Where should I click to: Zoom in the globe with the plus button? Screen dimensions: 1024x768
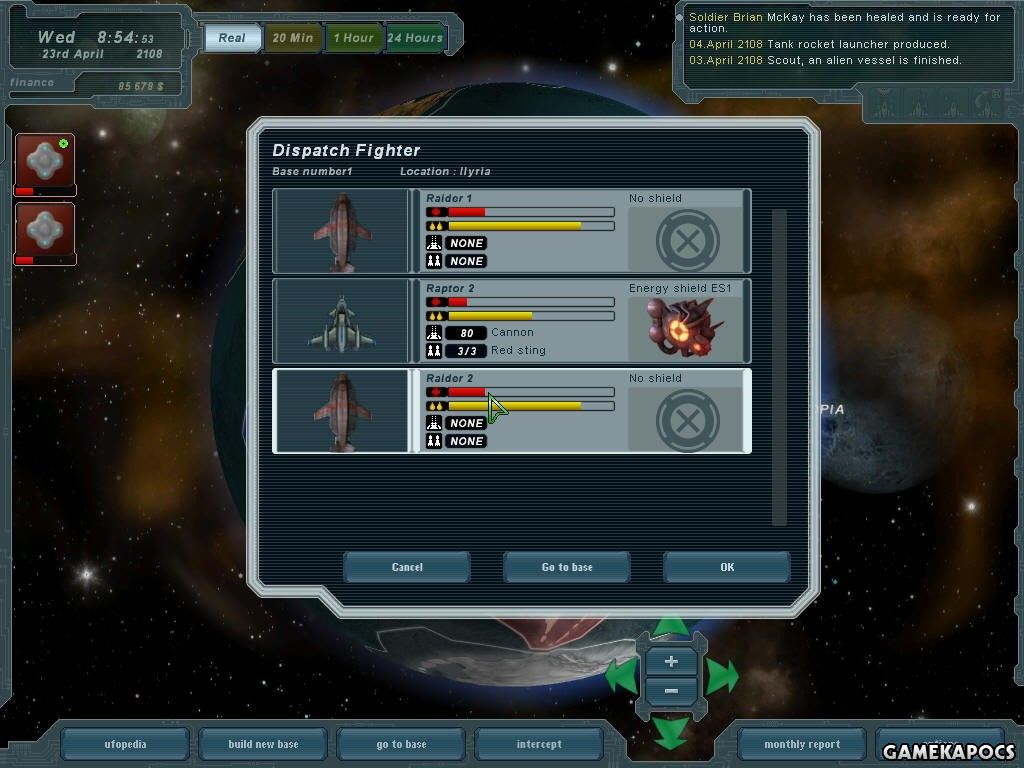(671, 661)
